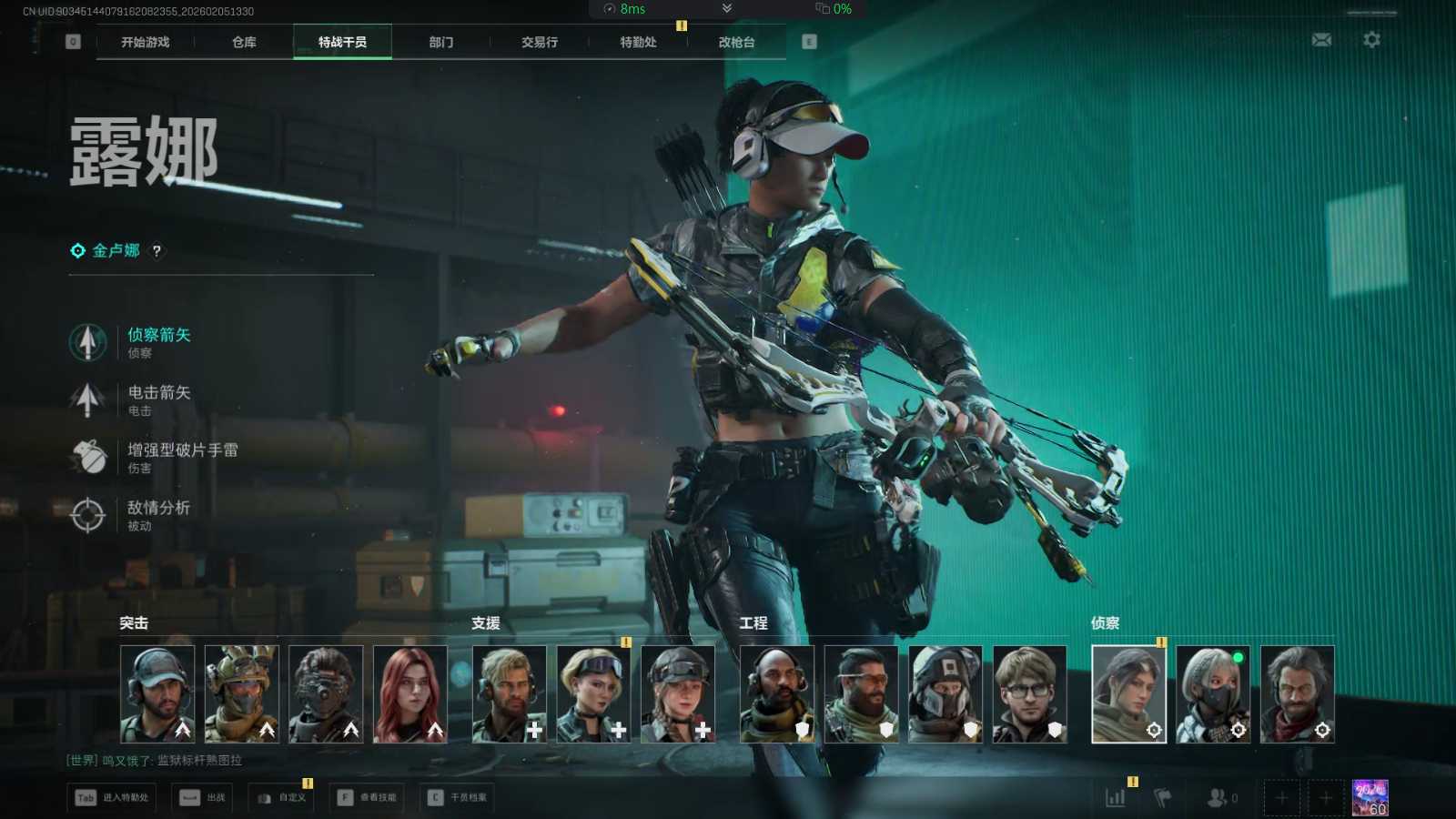Open the 自定义 customize button

(281, 798)
